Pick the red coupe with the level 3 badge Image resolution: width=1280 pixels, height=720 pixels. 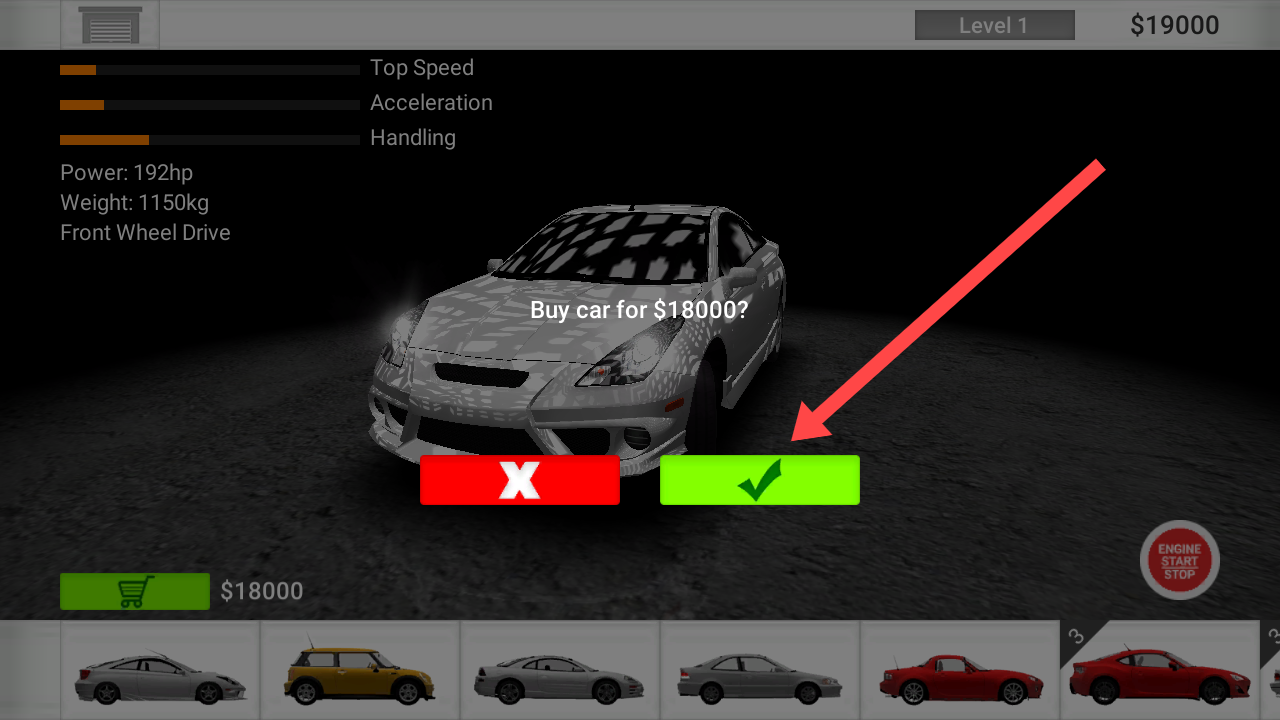coord(1158,671)
